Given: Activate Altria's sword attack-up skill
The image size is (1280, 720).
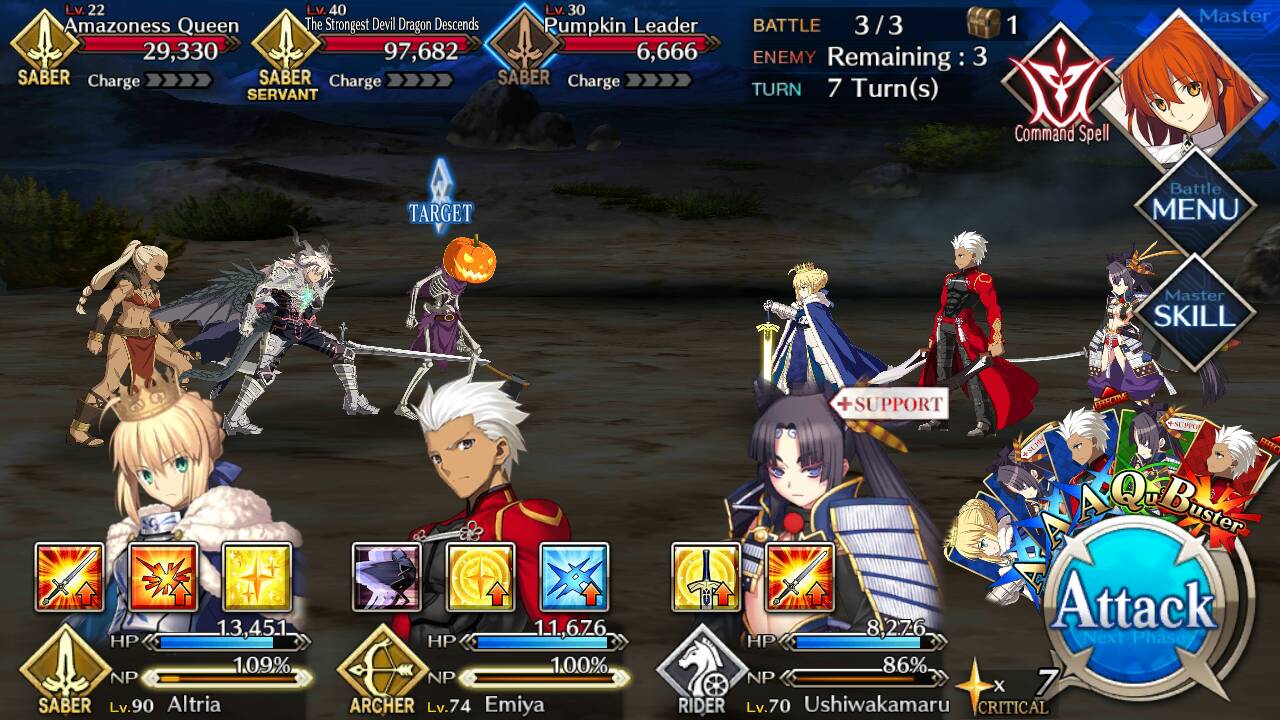Looking at the screenshot, I should [69, 577].
